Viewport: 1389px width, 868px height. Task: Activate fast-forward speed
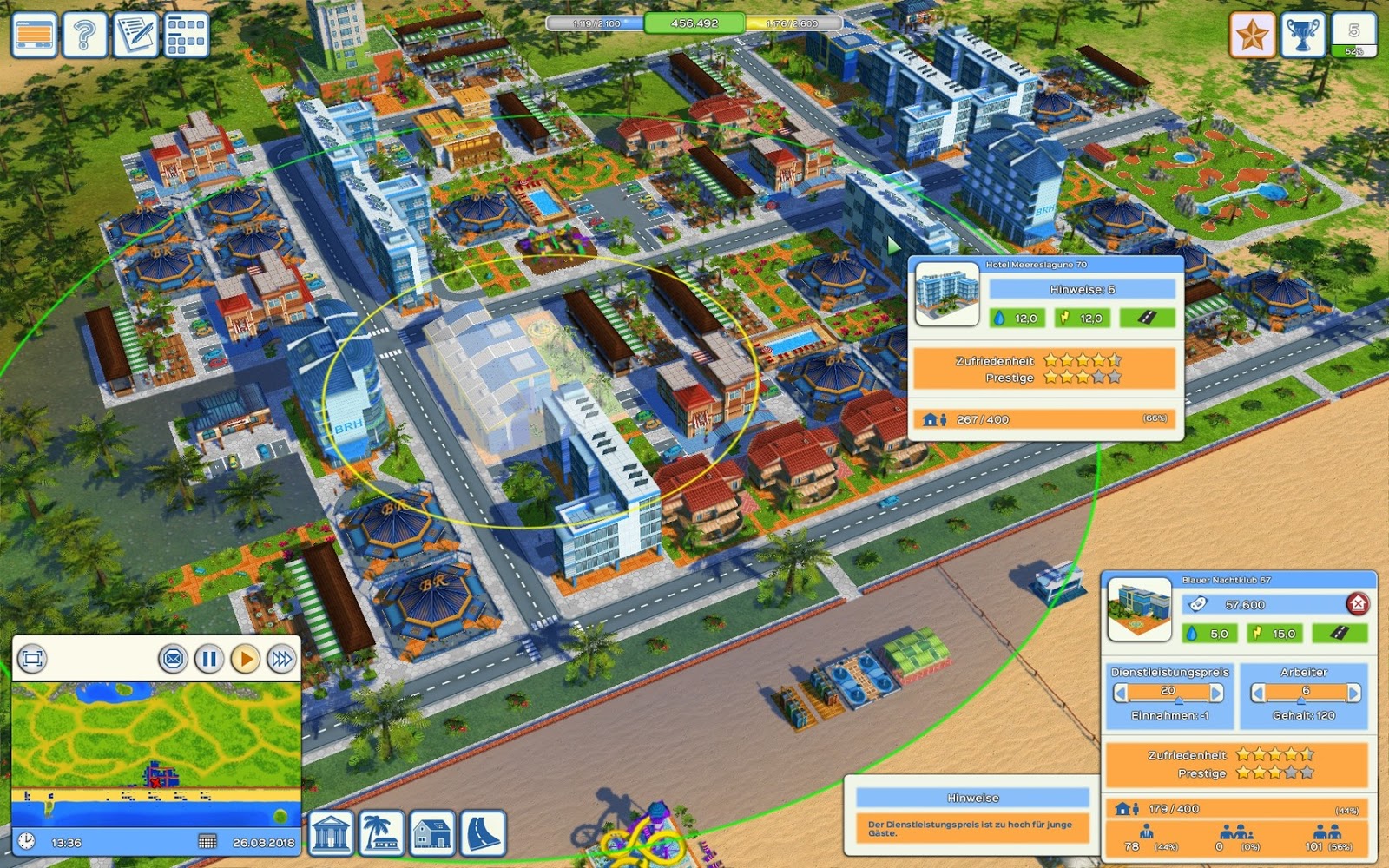click(x=280, y=660)
